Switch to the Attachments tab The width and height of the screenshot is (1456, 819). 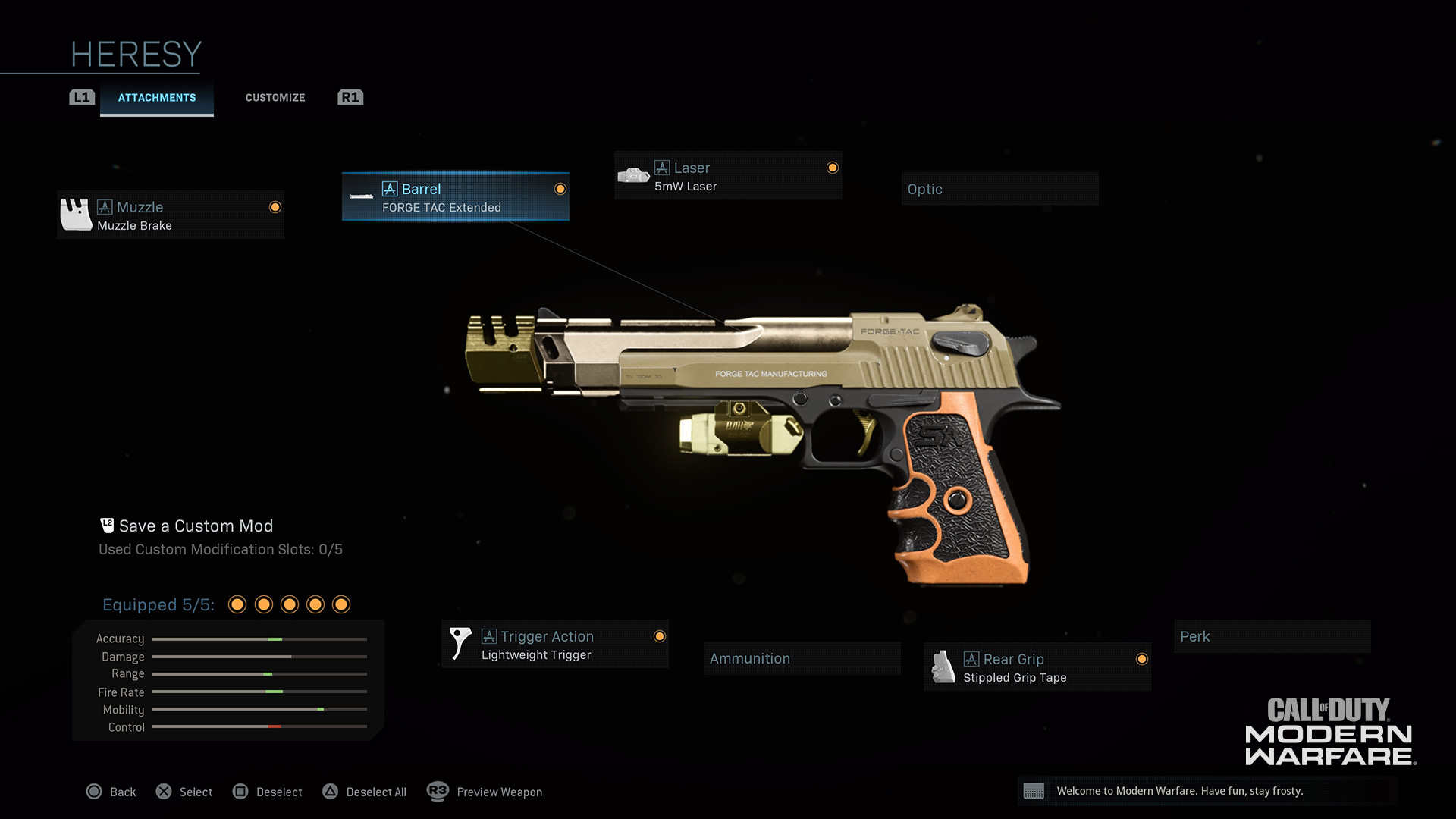click(x=156, y=98)
